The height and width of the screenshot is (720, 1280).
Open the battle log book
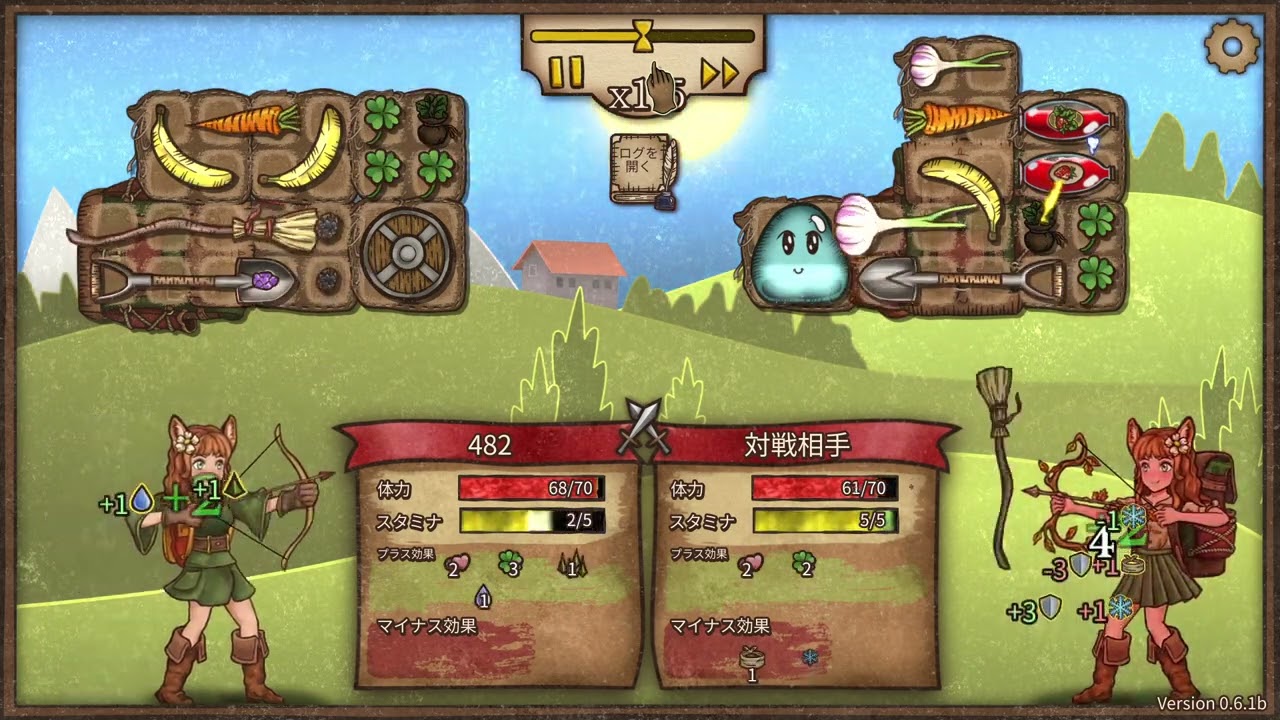pyautogui.click(x=642, y=168)
